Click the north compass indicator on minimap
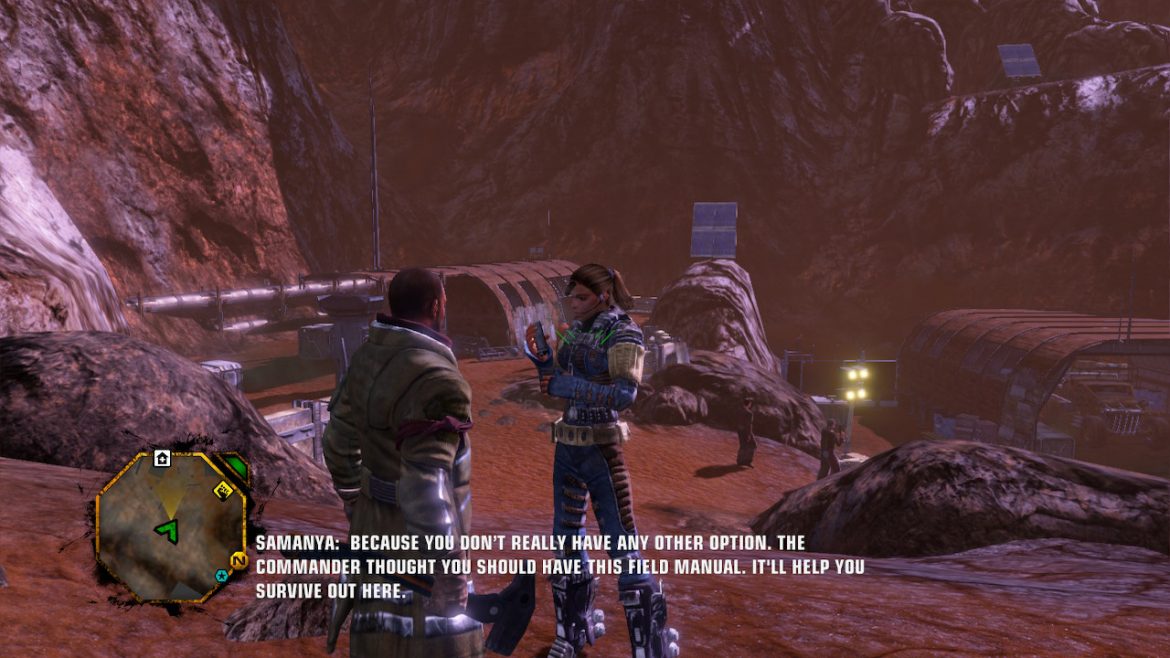 pyautogui.click(x=239, y=559)
